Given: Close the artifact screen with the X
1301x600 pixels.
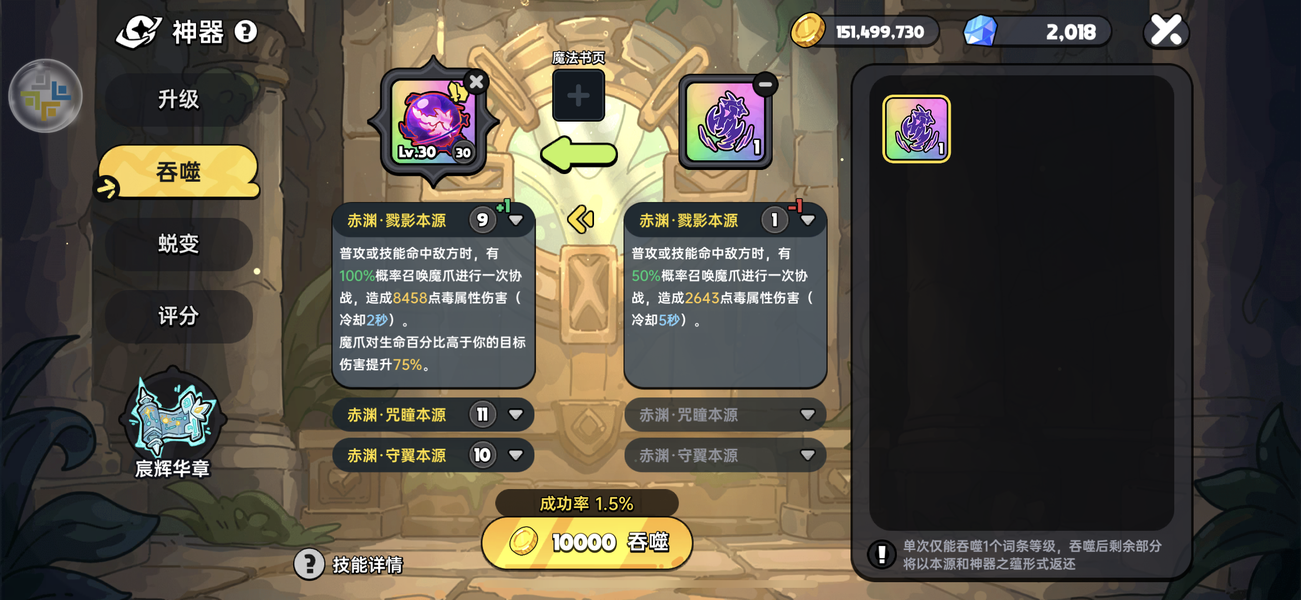Looking at the screenshot, I should (1166, 31).
